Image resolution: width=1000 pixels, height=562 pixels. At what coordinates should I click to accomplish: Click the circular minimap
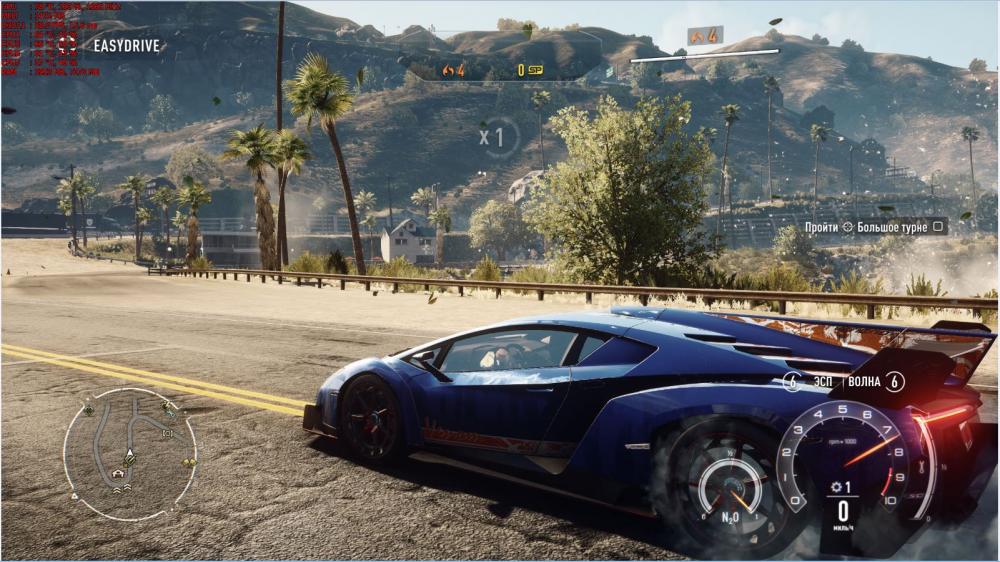point(130,454)
